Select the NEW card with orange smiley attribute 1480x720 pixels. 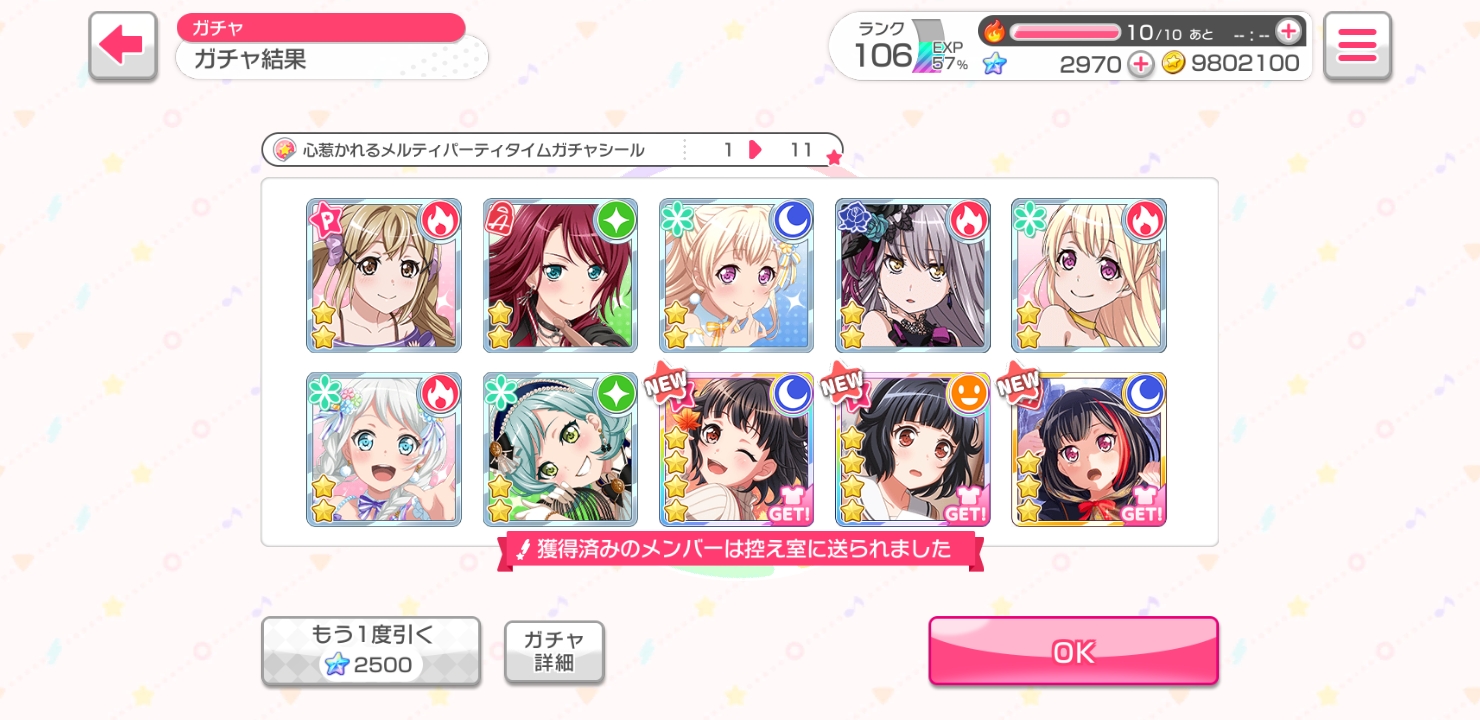(x=912, y=449)
